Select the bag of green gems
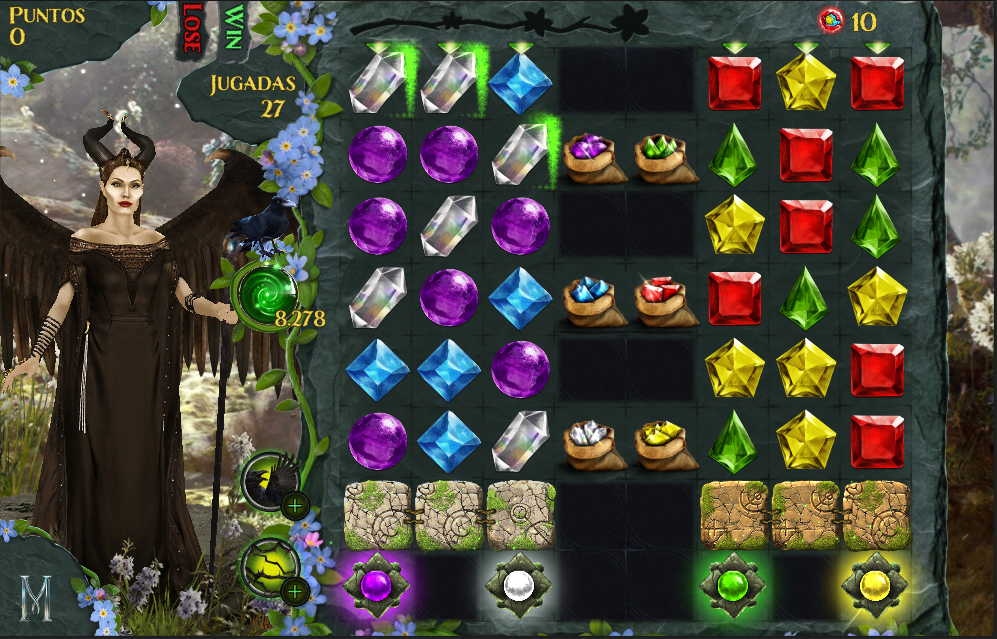The width and height of the screenshot is (997, 639). 666,156
